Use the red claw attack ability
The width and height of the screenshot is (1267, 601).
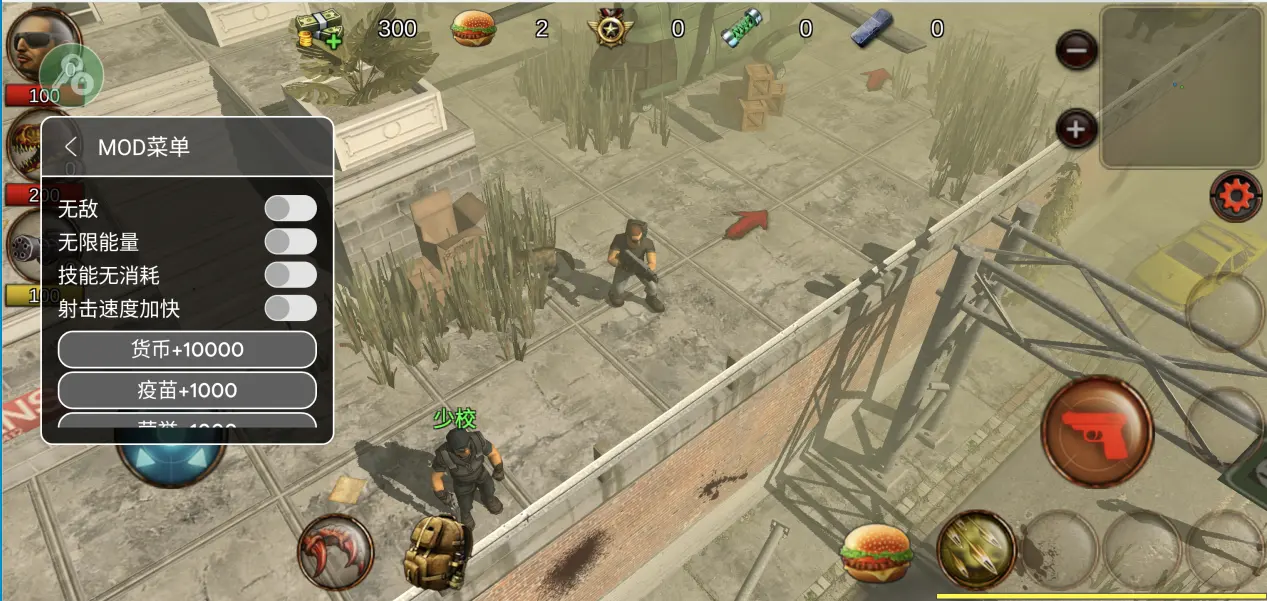[x=335, y=551]
